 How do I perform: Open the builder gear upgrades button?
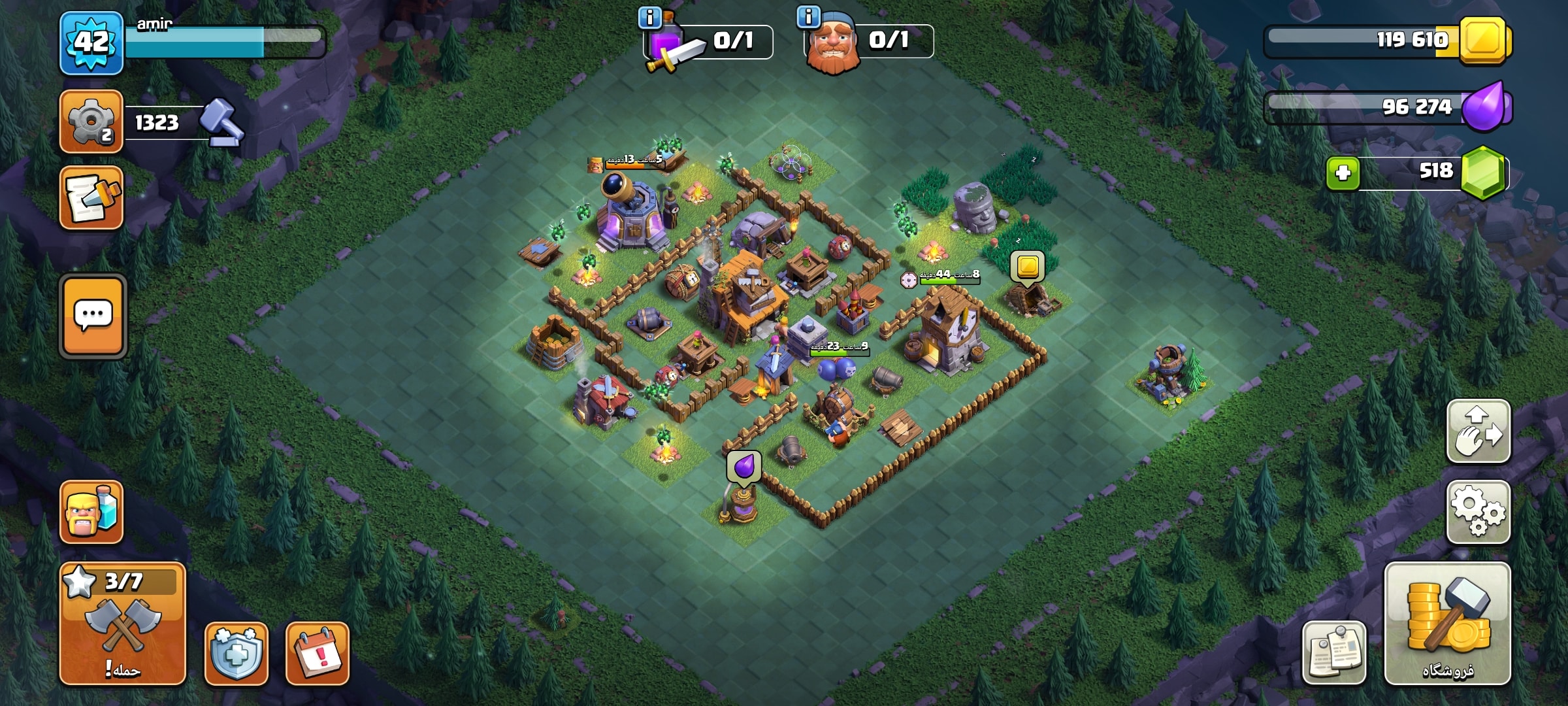click(91, 122)
